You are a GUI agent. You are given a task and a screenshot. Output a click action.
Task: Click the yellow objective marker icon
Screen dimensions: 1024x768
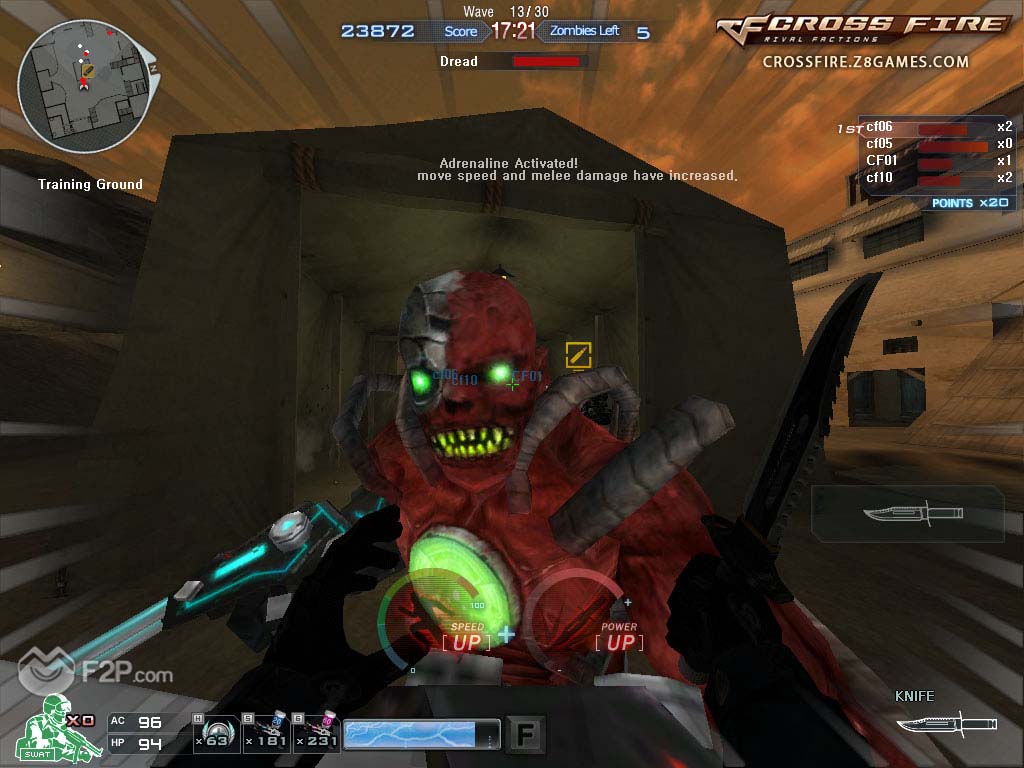[x=579, y=354]
